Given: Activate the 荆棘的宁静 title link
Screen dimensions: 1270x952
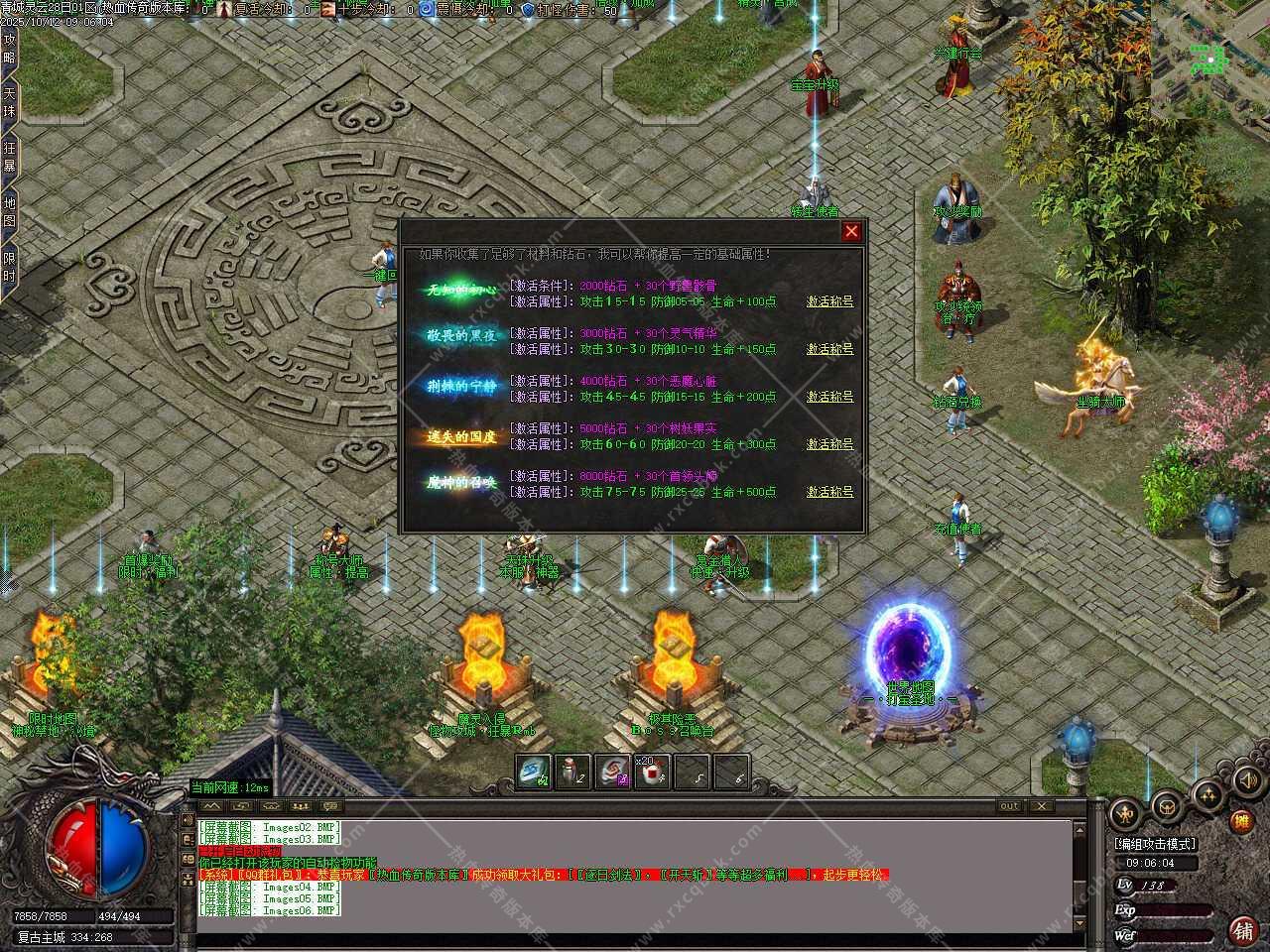Looking at the screenshot, I should tap(829, 397).
